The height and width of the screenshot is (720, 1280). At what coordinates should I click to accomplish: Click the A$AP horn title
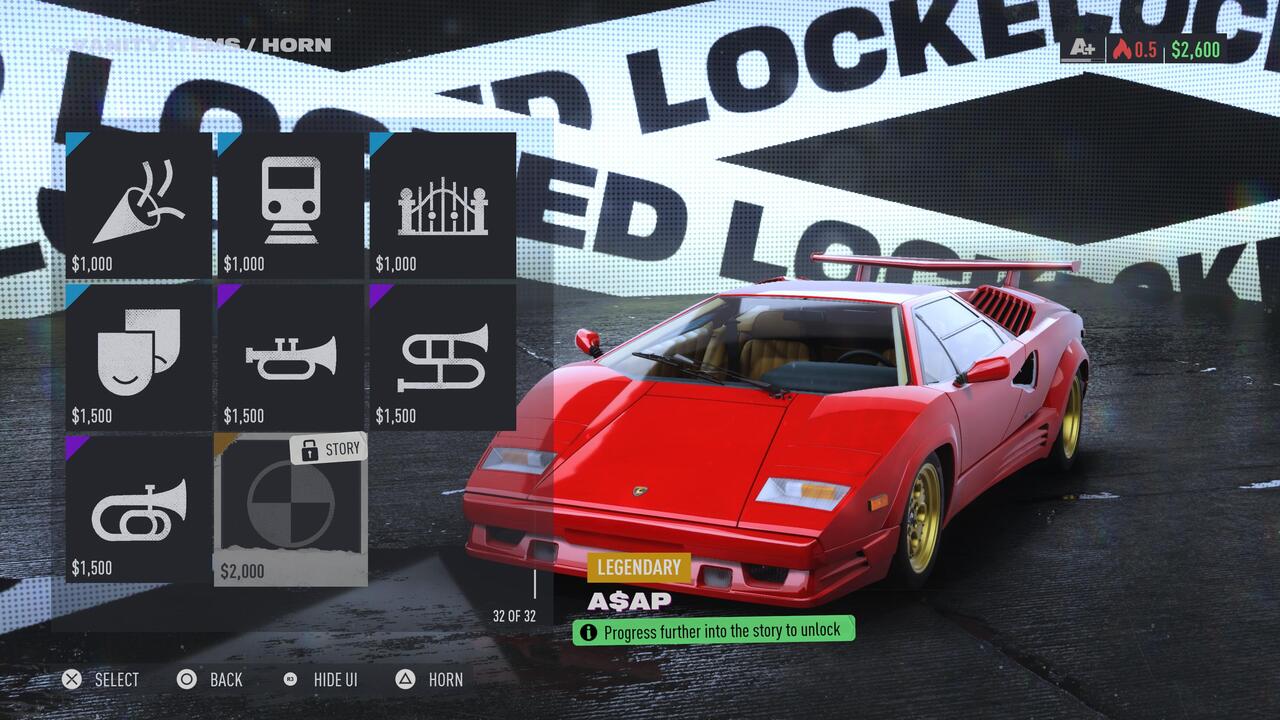coord(628,600)
